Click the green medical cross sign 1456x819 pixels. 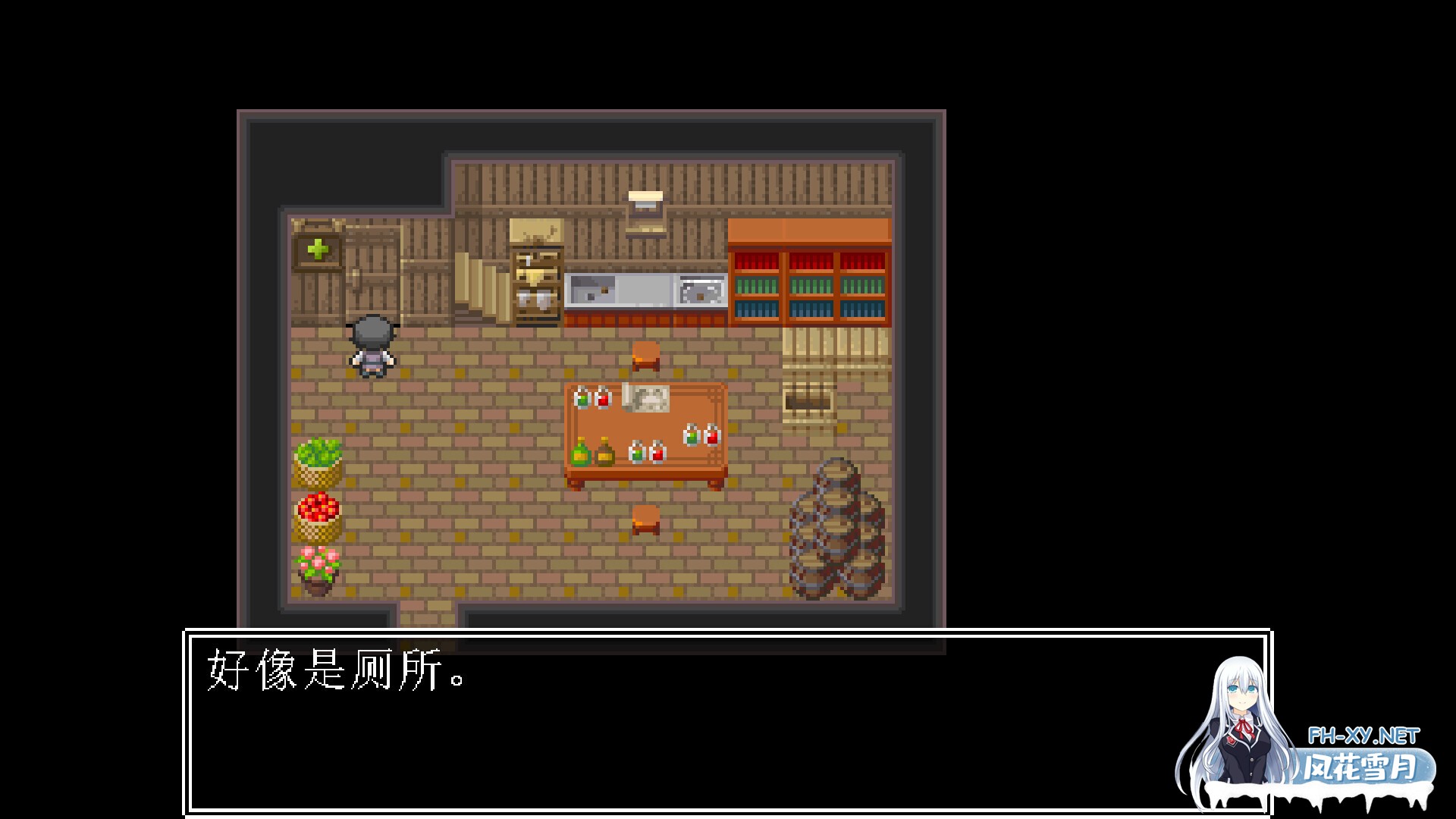click(x=317, y=247)
